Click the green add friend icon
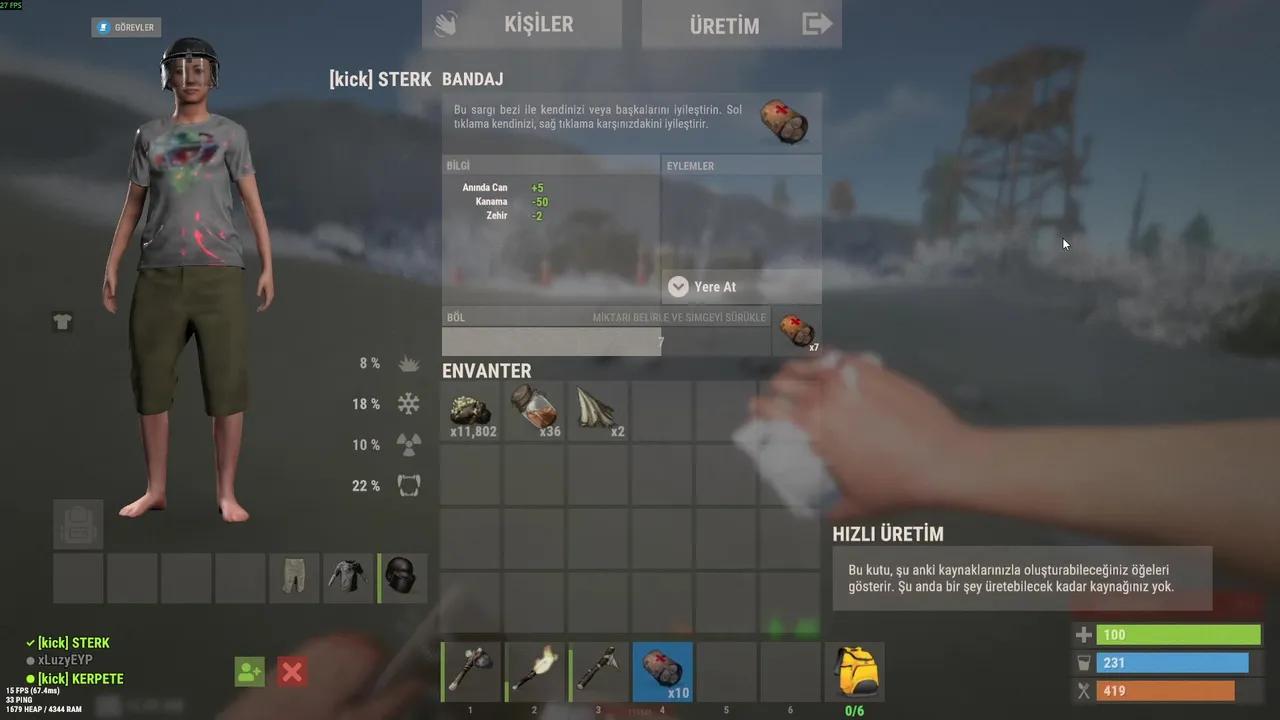 (249, 673)
